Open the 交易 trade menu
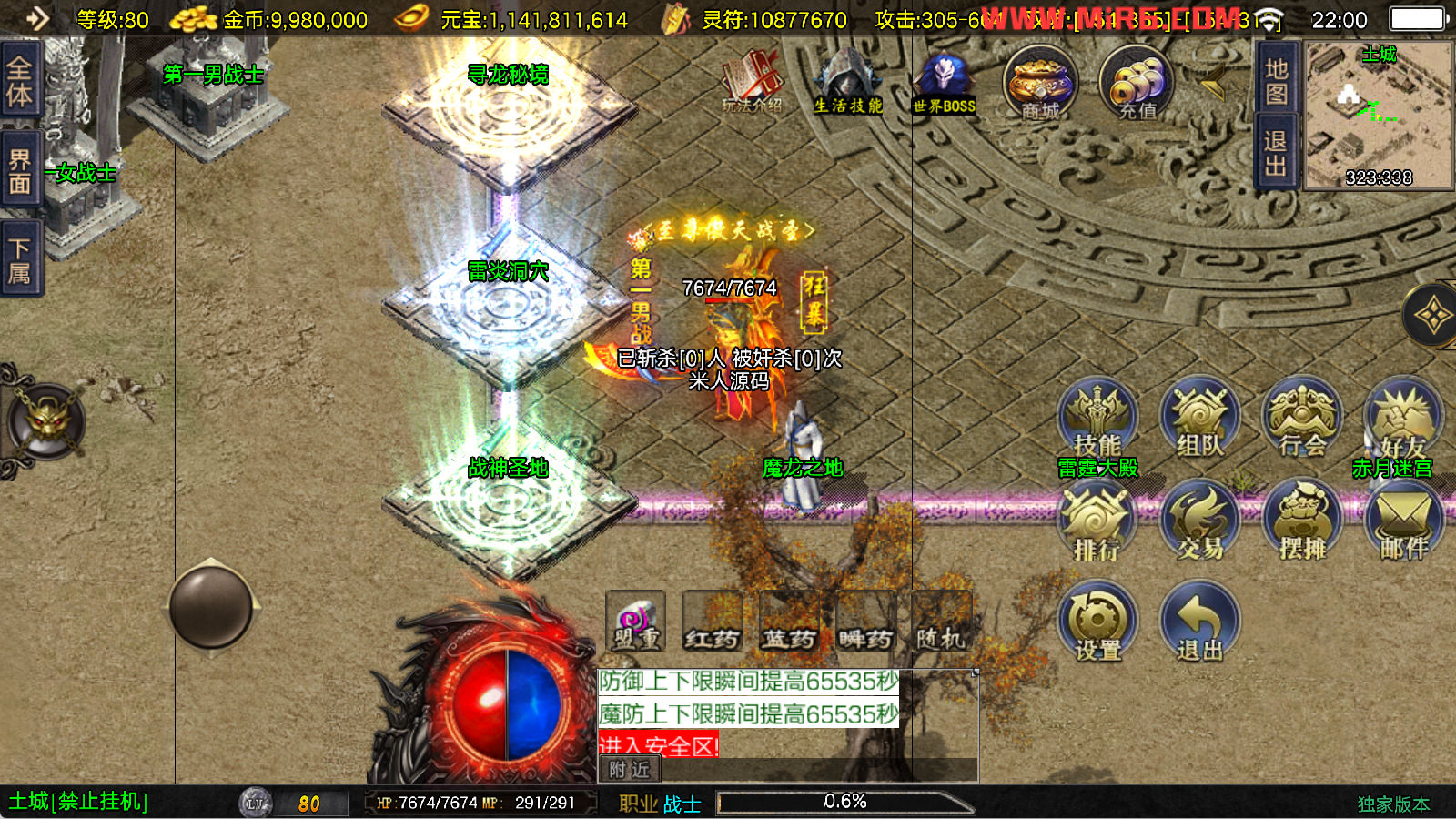The image size is (1456, 819). (1200, 522)
